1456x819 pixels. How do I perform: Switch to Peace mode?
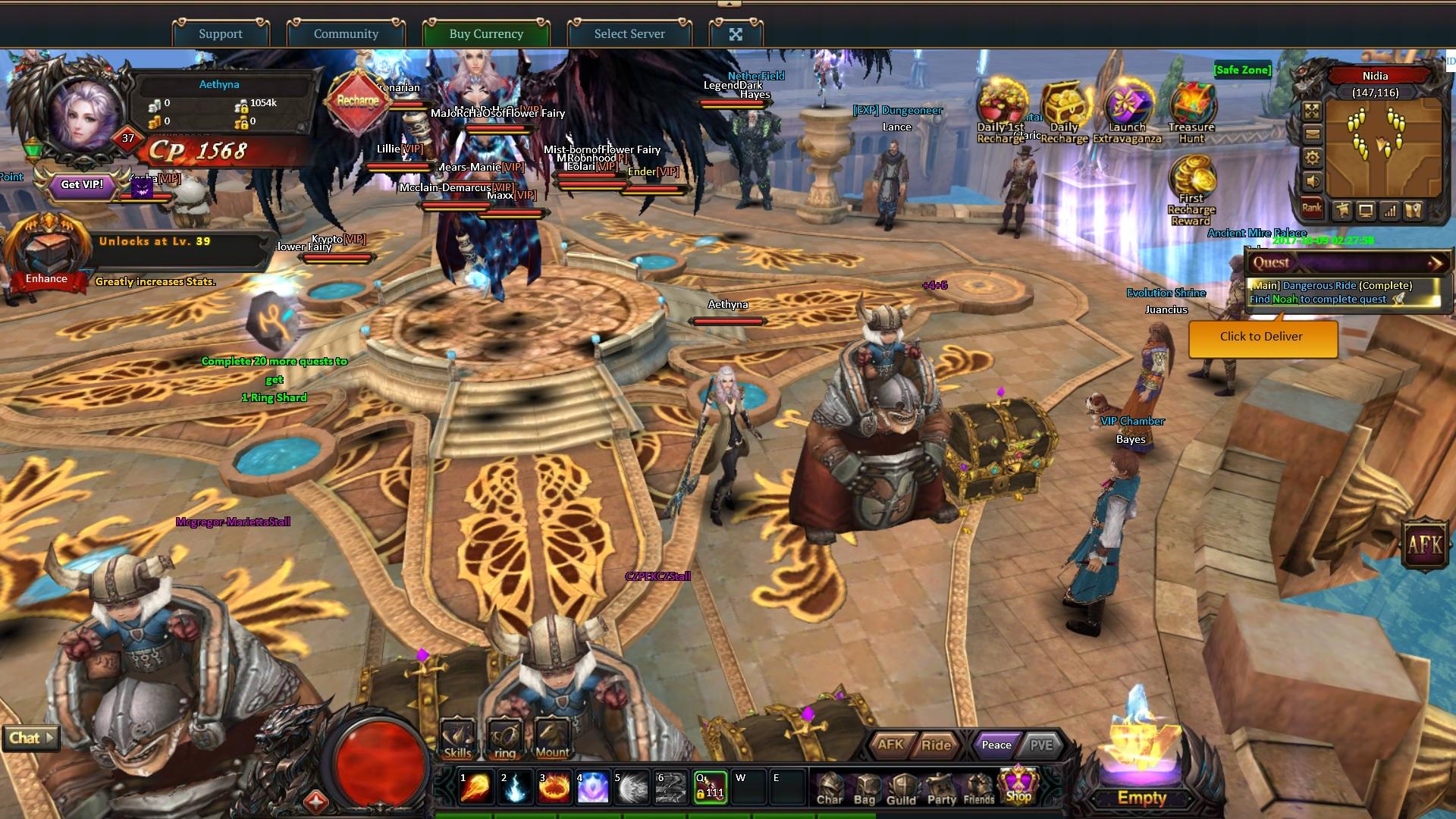[996, 745]
